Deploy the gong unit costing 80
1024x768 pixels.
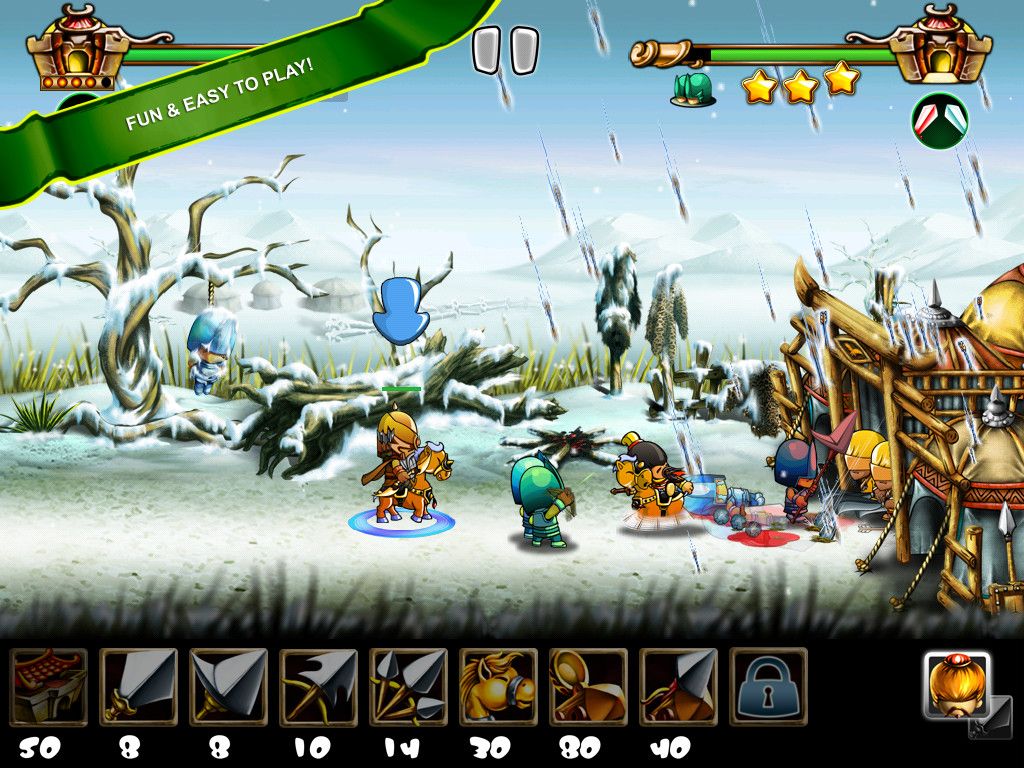(x=588, y=686)
